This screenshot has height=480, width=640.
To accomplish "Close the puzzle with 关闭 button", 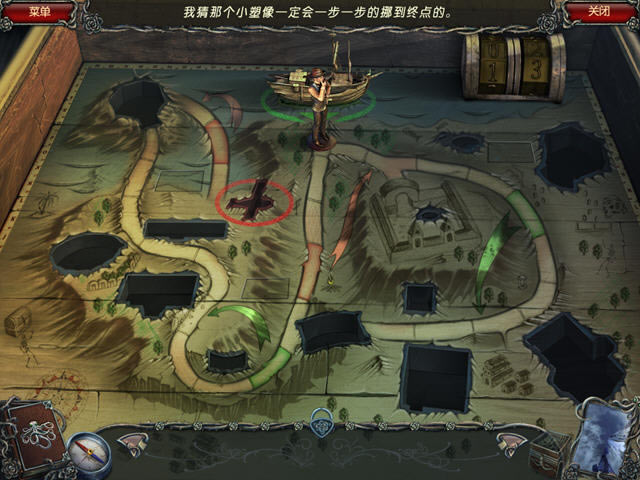I will 598,13.
